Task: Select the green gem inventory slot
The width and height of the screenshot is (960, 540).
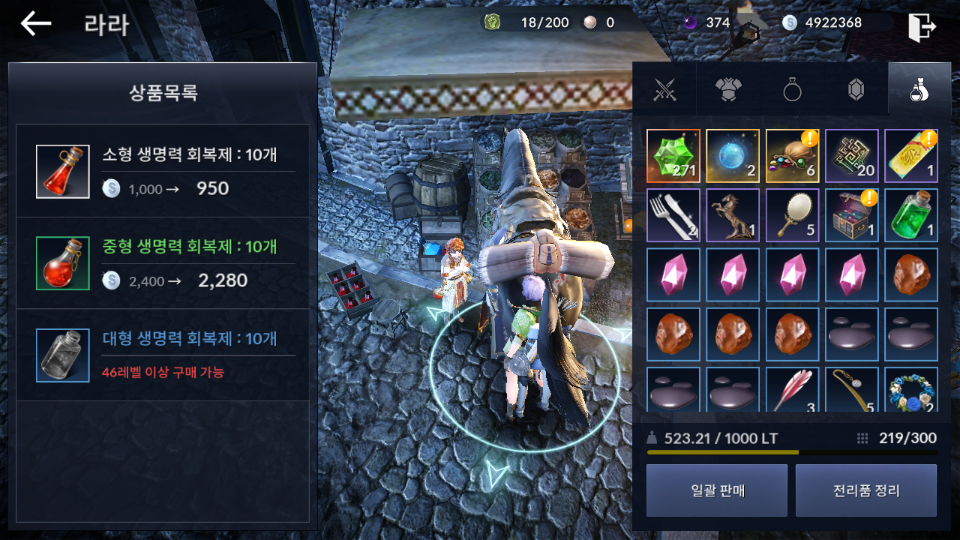Action: (x=673, y=156)
